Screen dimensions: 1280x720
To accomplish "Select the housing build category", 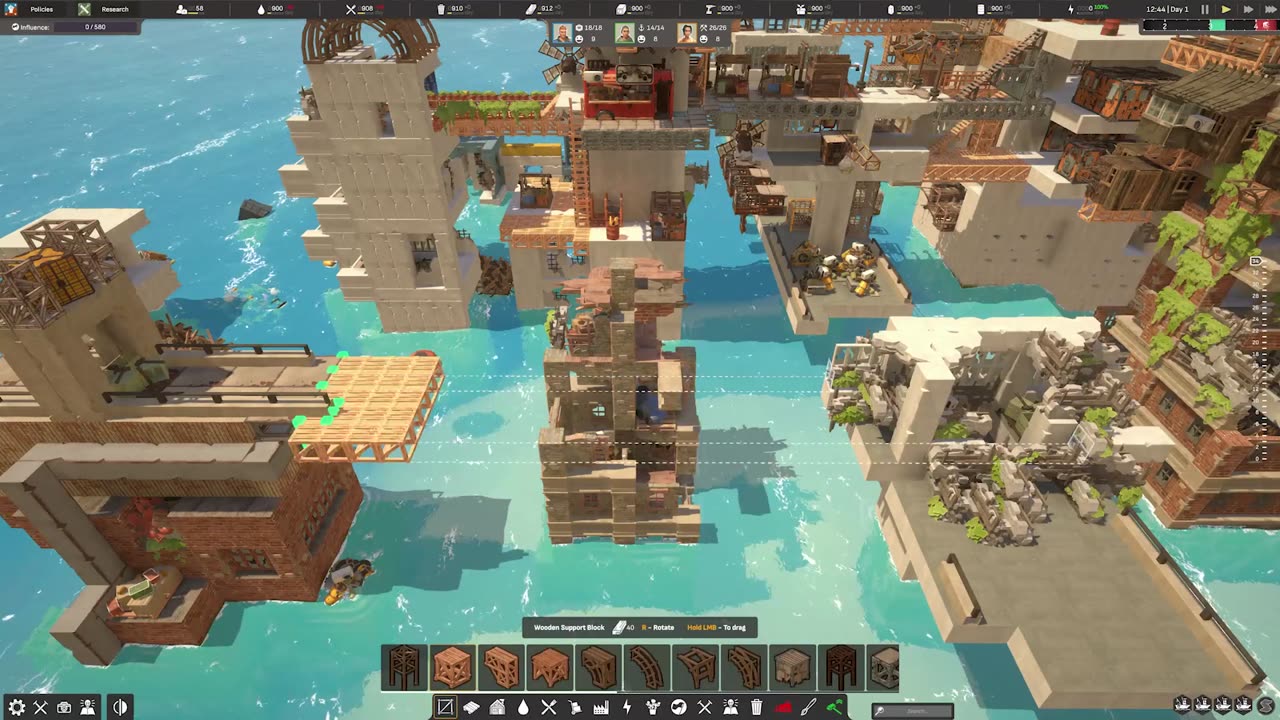I will click(x=497, y=707).
